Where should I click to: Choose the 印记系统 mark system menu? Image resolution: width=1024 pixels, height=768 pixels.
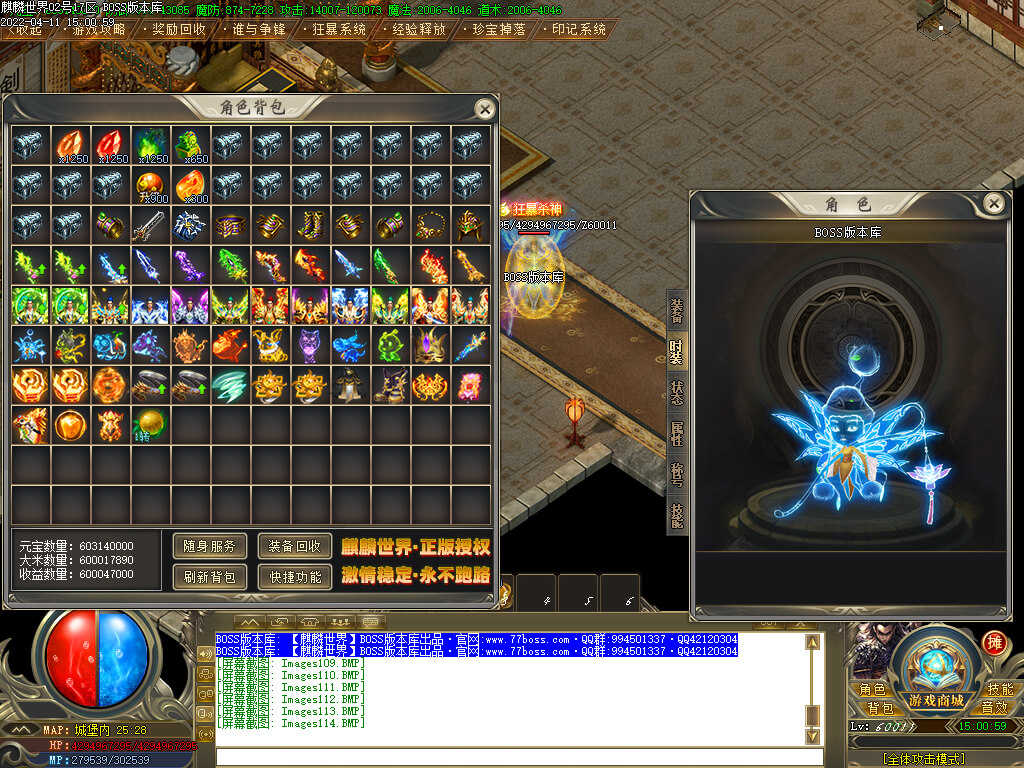point(579,29)
